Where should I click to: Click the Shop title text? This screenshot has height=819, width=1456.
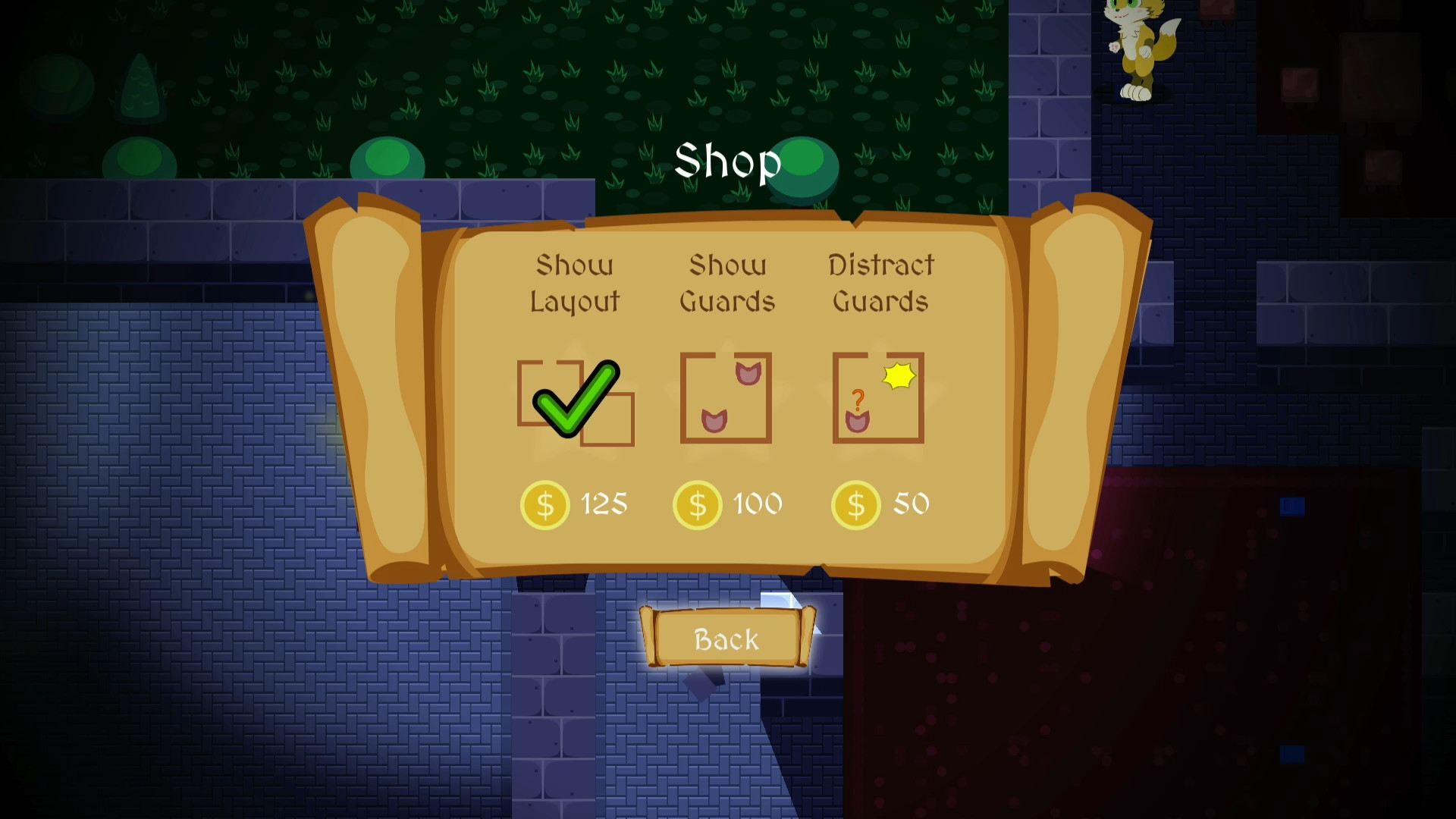click(x=728, y=162)
